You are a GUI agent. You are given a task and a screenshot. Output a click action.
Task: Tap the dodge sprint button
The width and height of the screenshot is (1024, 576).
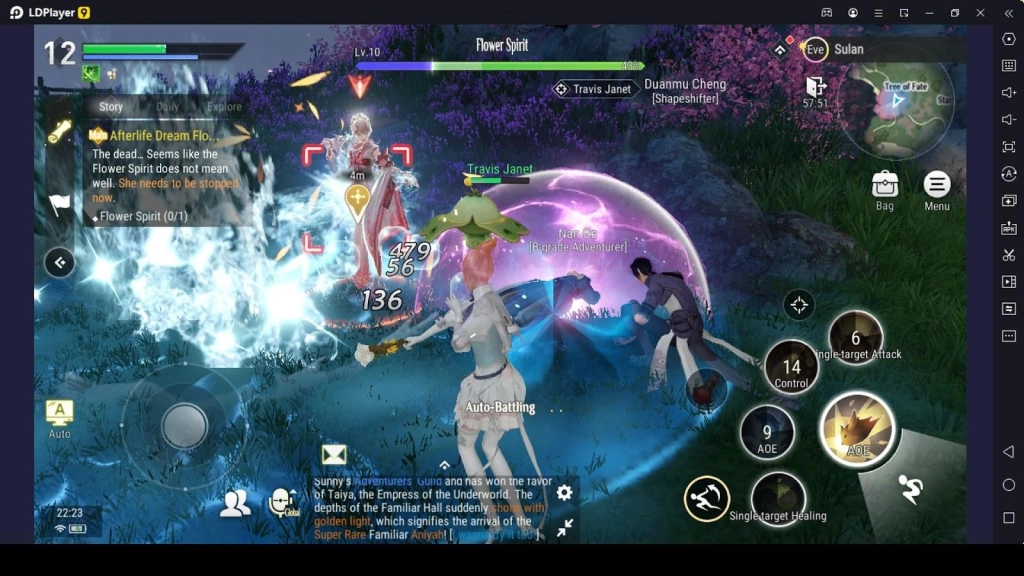[910, 490]
